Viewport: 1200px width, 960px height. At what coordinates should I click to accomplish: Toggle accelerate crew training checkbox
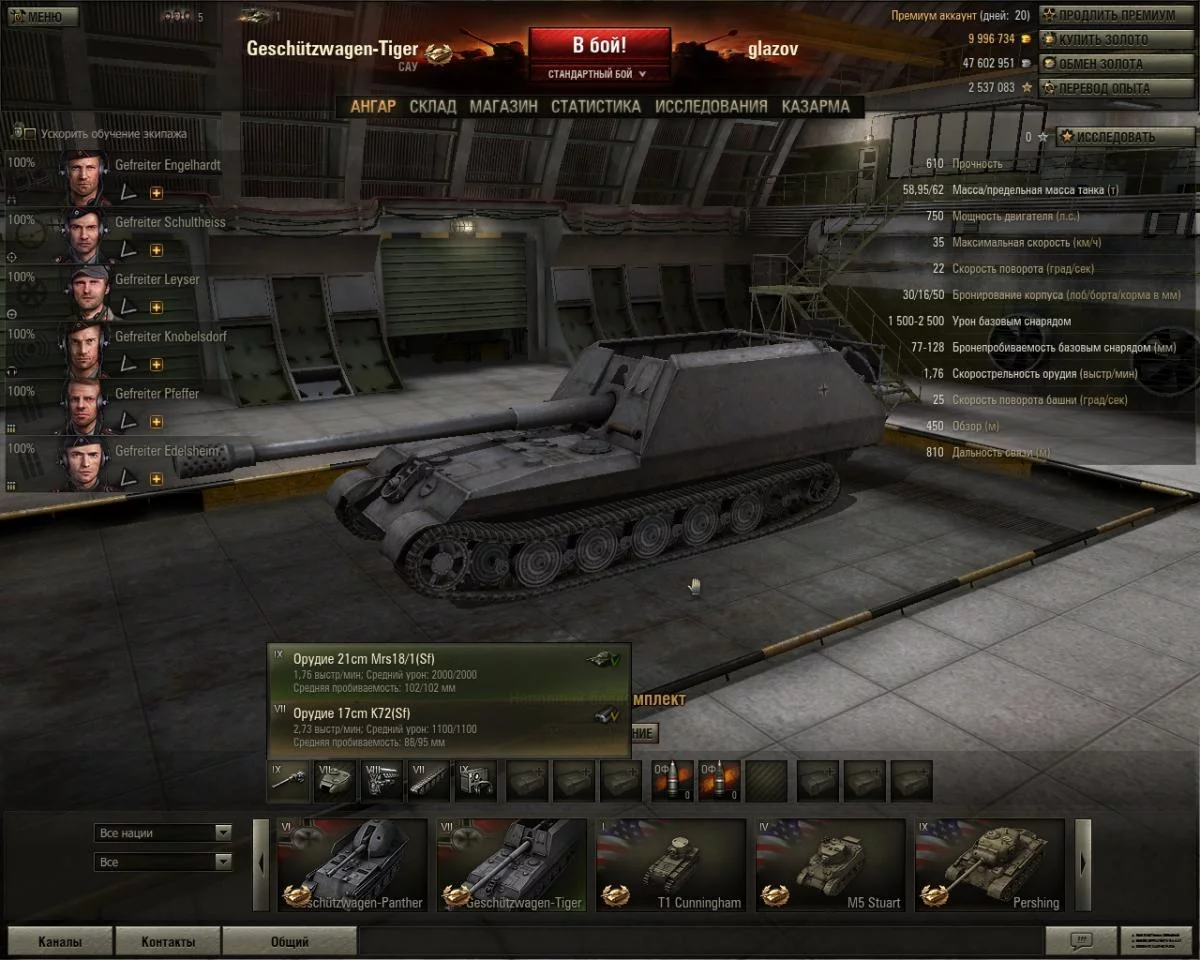click(30, 134)
